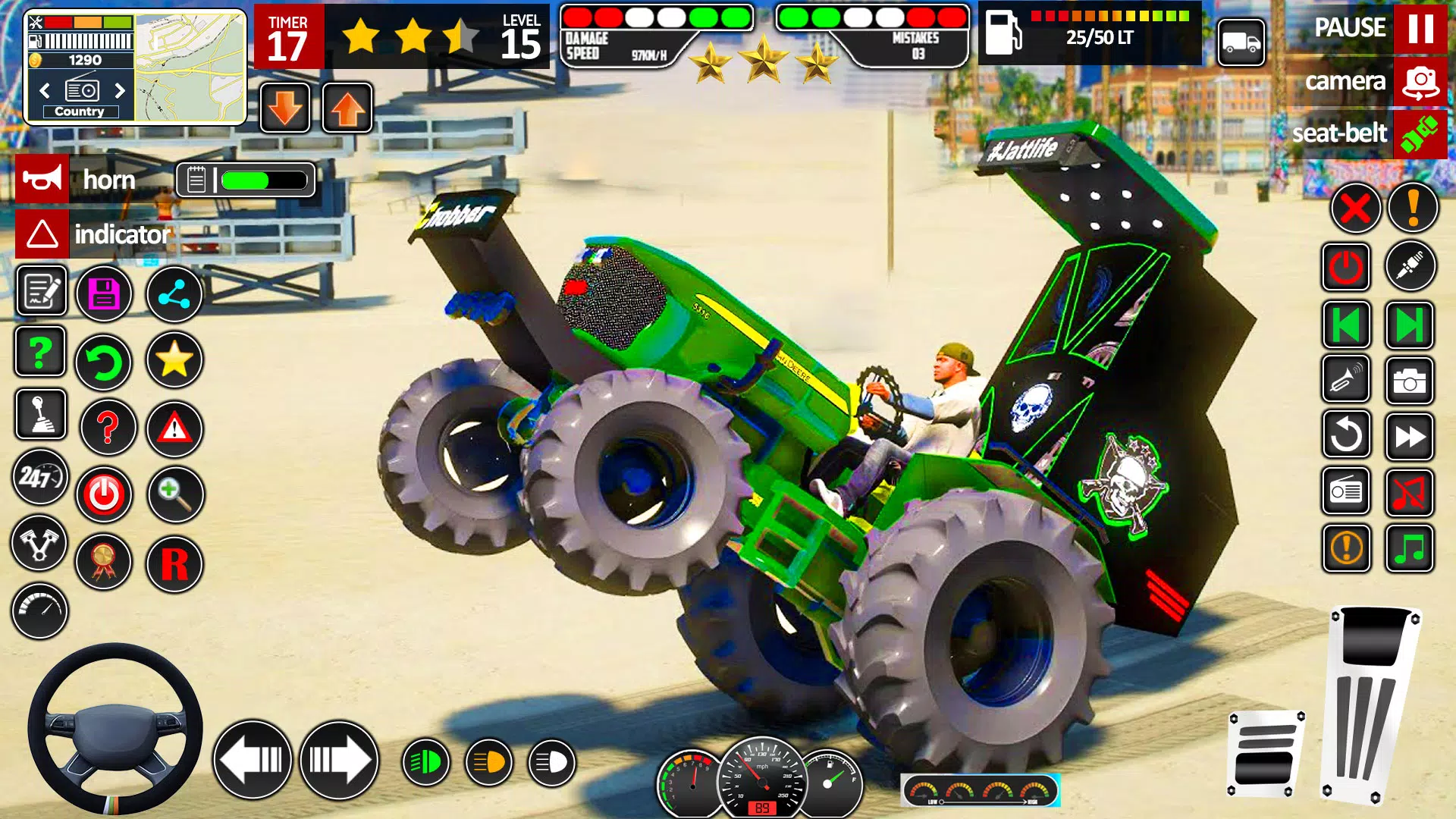Skip to next radio station arrow
Screen dimensions: 1456x819
[x=1409, y=323]
